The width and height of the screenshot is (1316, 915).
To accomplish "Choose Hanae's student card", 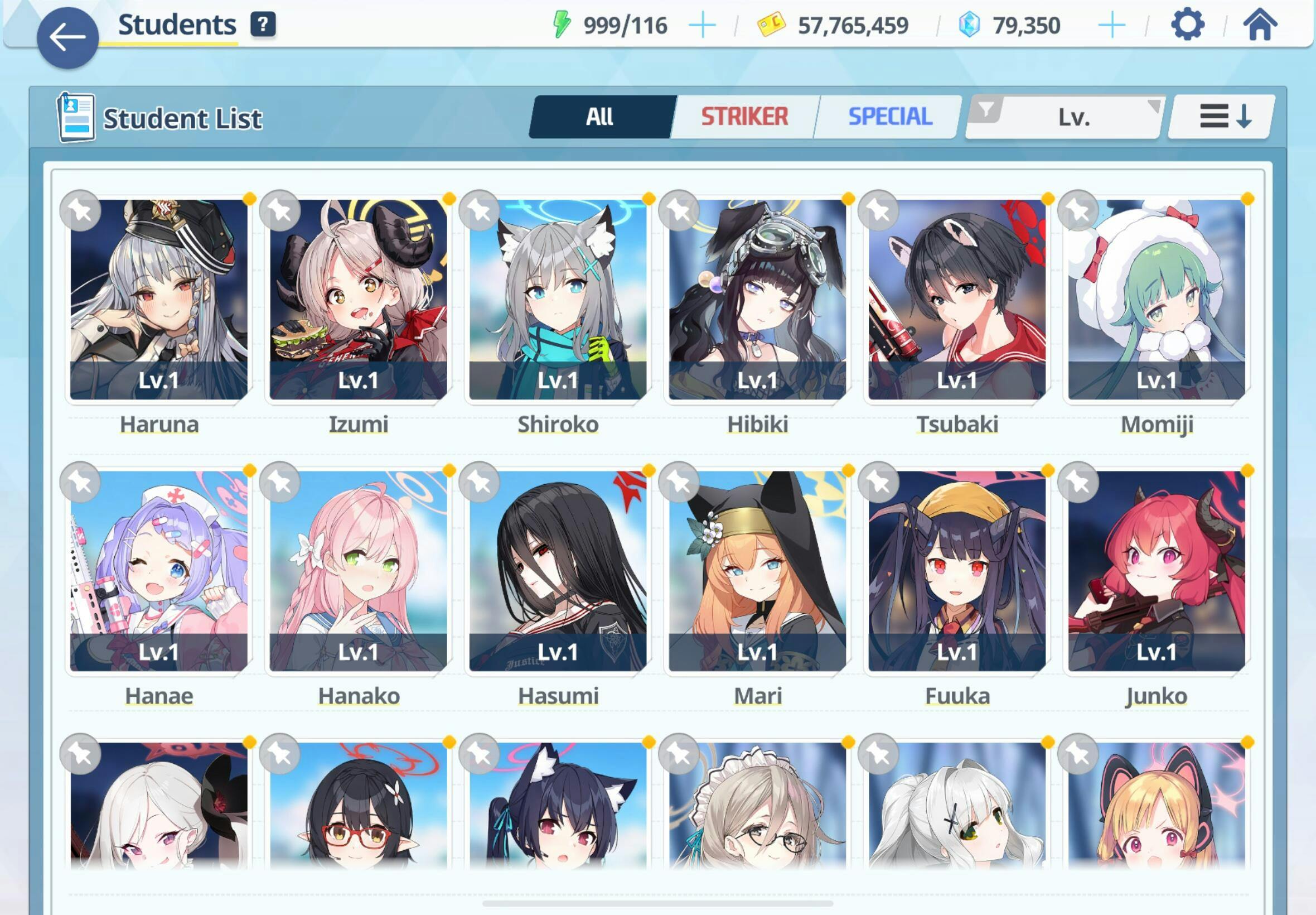I will (159, 571).
